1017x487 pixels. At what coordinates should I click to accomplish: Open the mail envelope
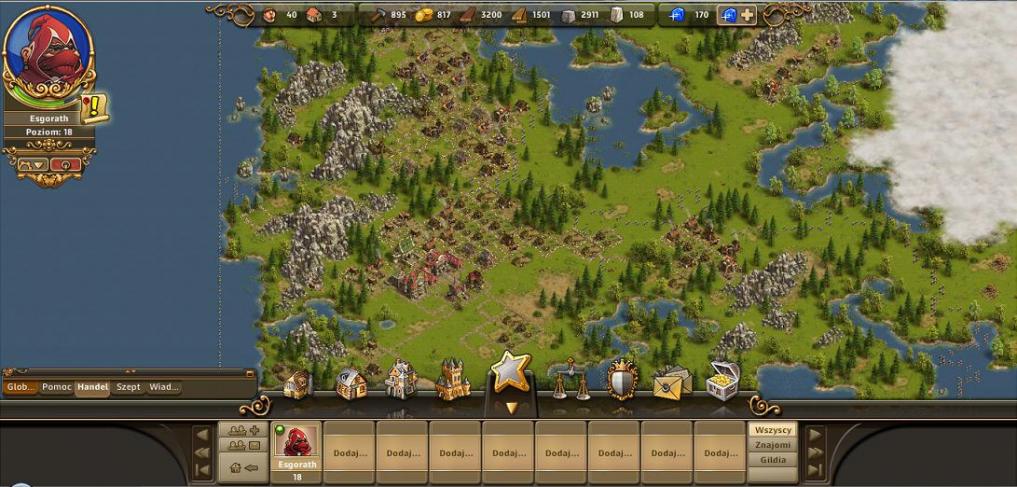(672, 382)
